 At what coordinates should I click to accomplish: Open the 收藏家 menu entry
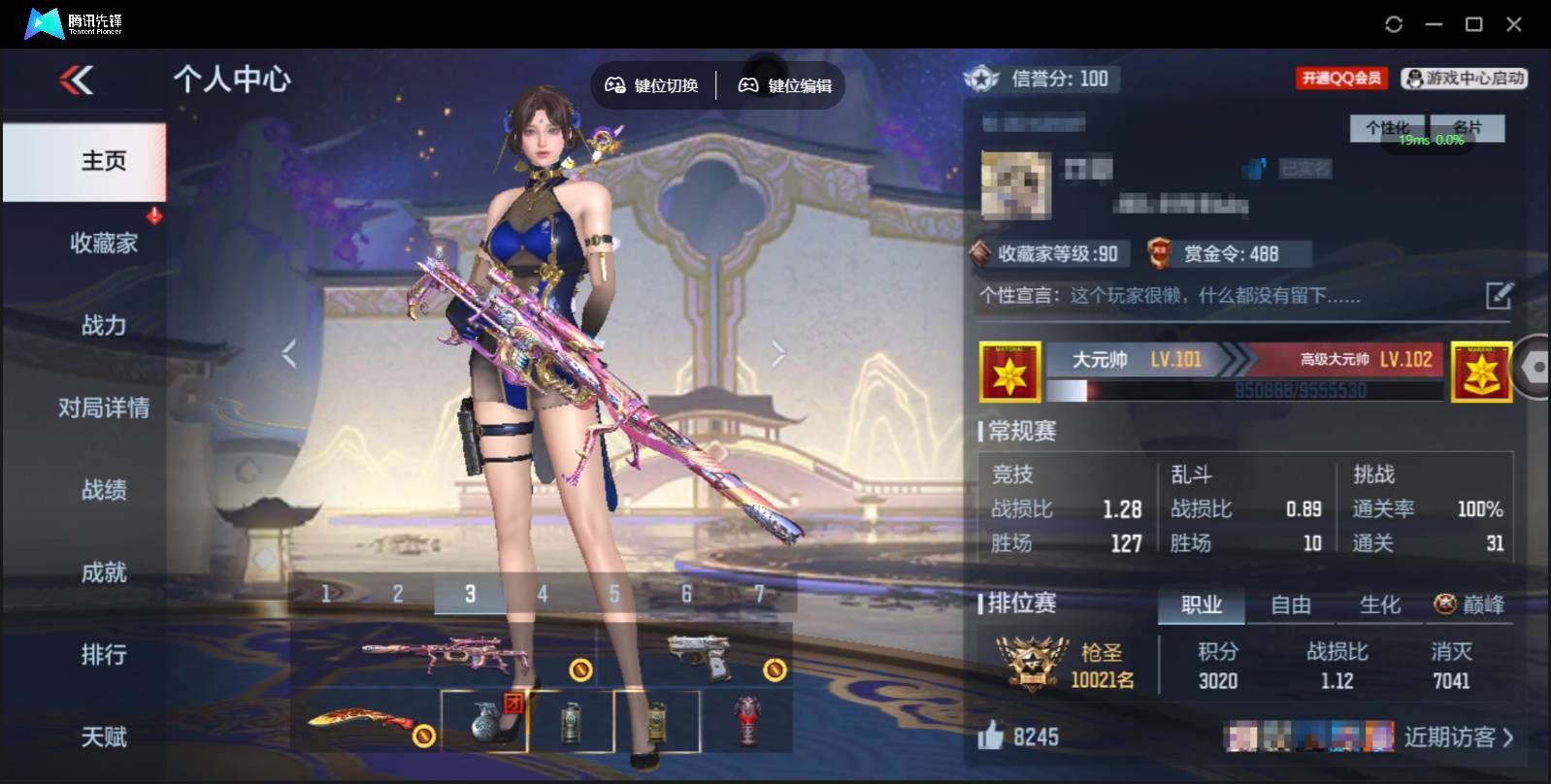103,243
